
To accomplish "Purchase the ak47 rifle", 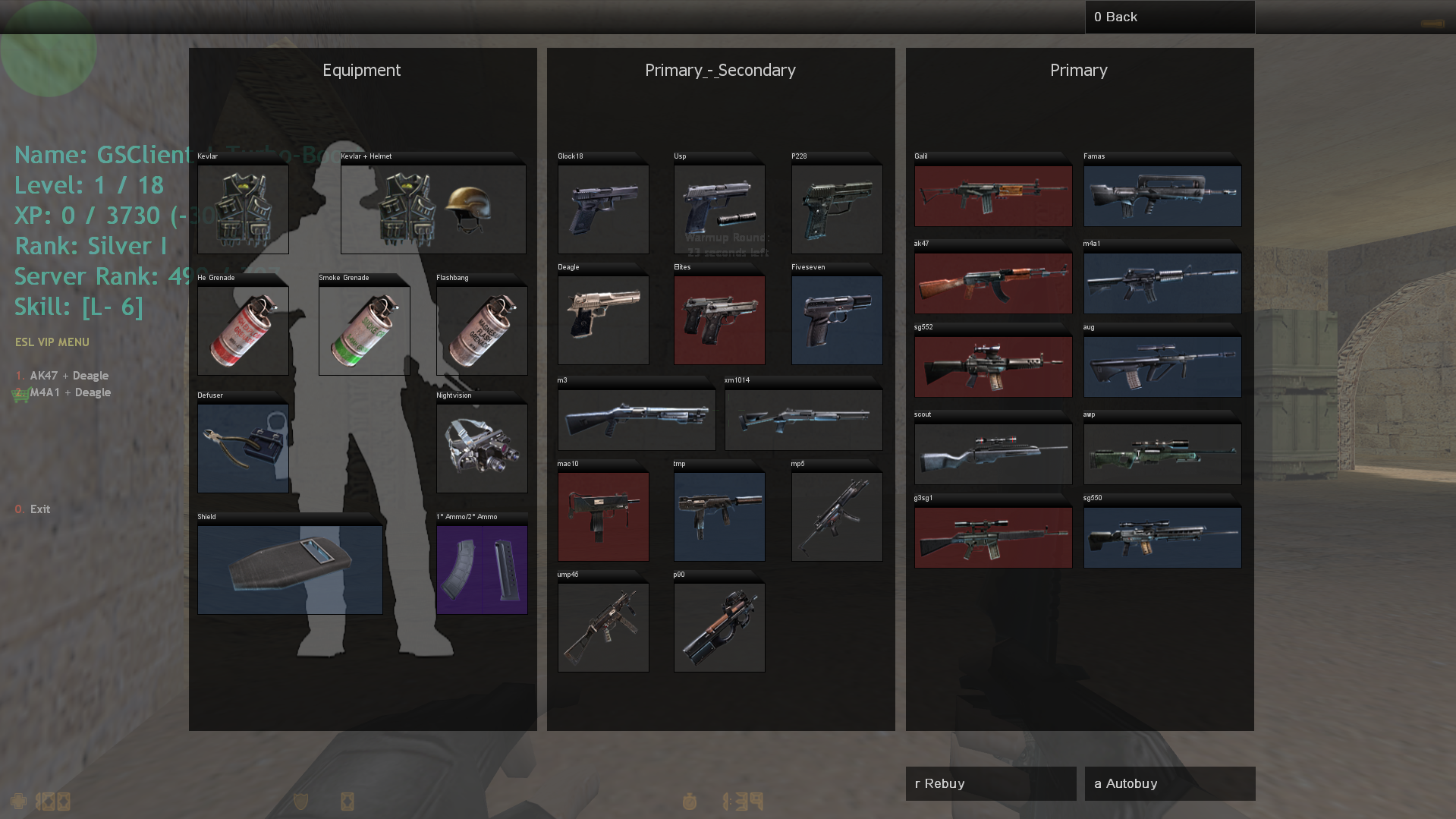I will pos(992,283).
